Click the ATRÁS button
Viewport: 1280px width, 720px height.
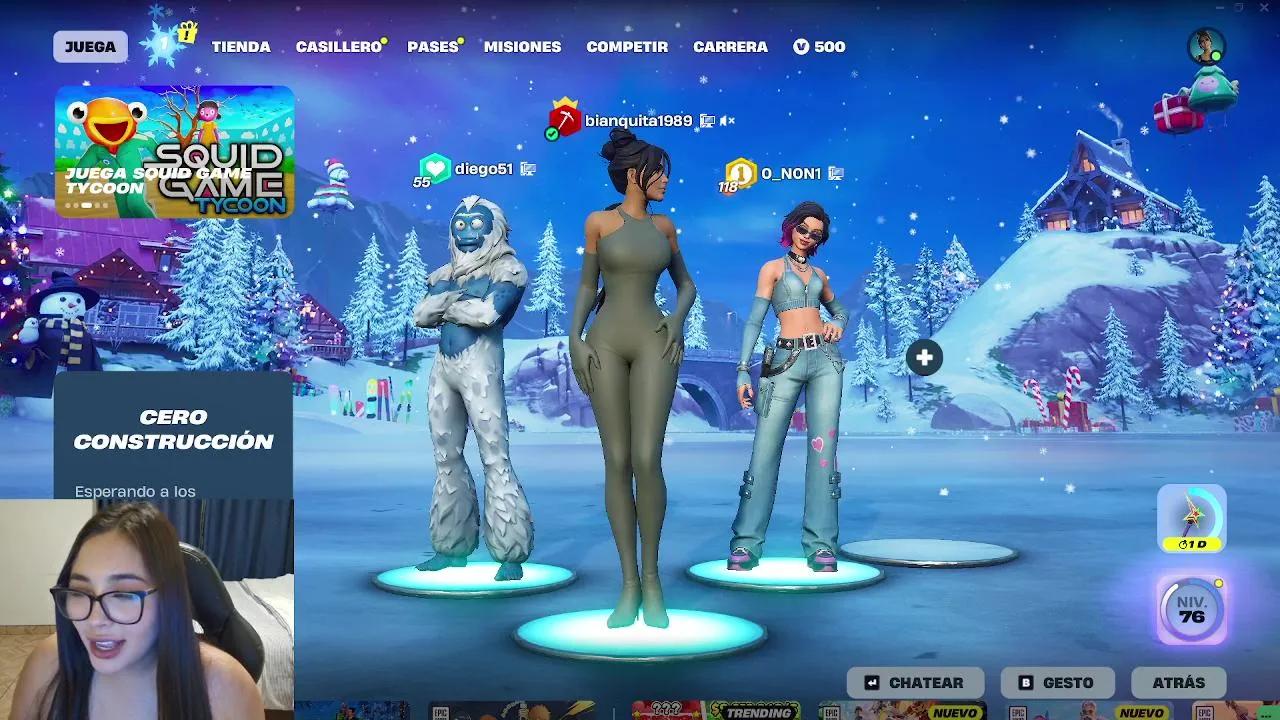tap(1179, 682)
